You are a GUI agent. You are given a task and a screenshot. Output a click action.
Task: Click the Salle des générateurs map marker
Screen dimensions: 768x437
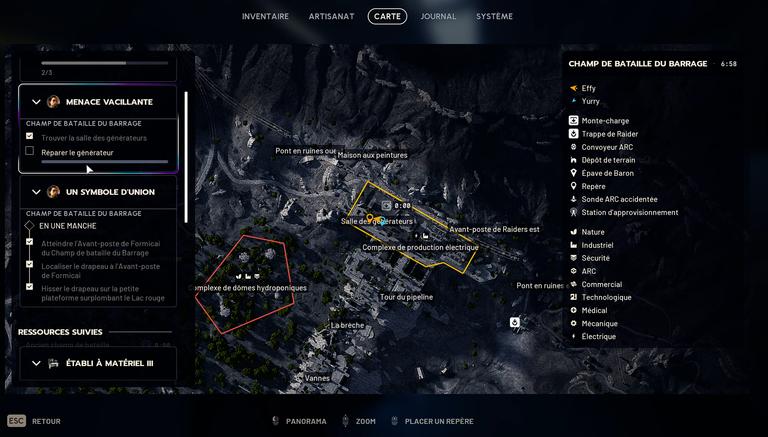pyautogui.click(x=370, y=218)
